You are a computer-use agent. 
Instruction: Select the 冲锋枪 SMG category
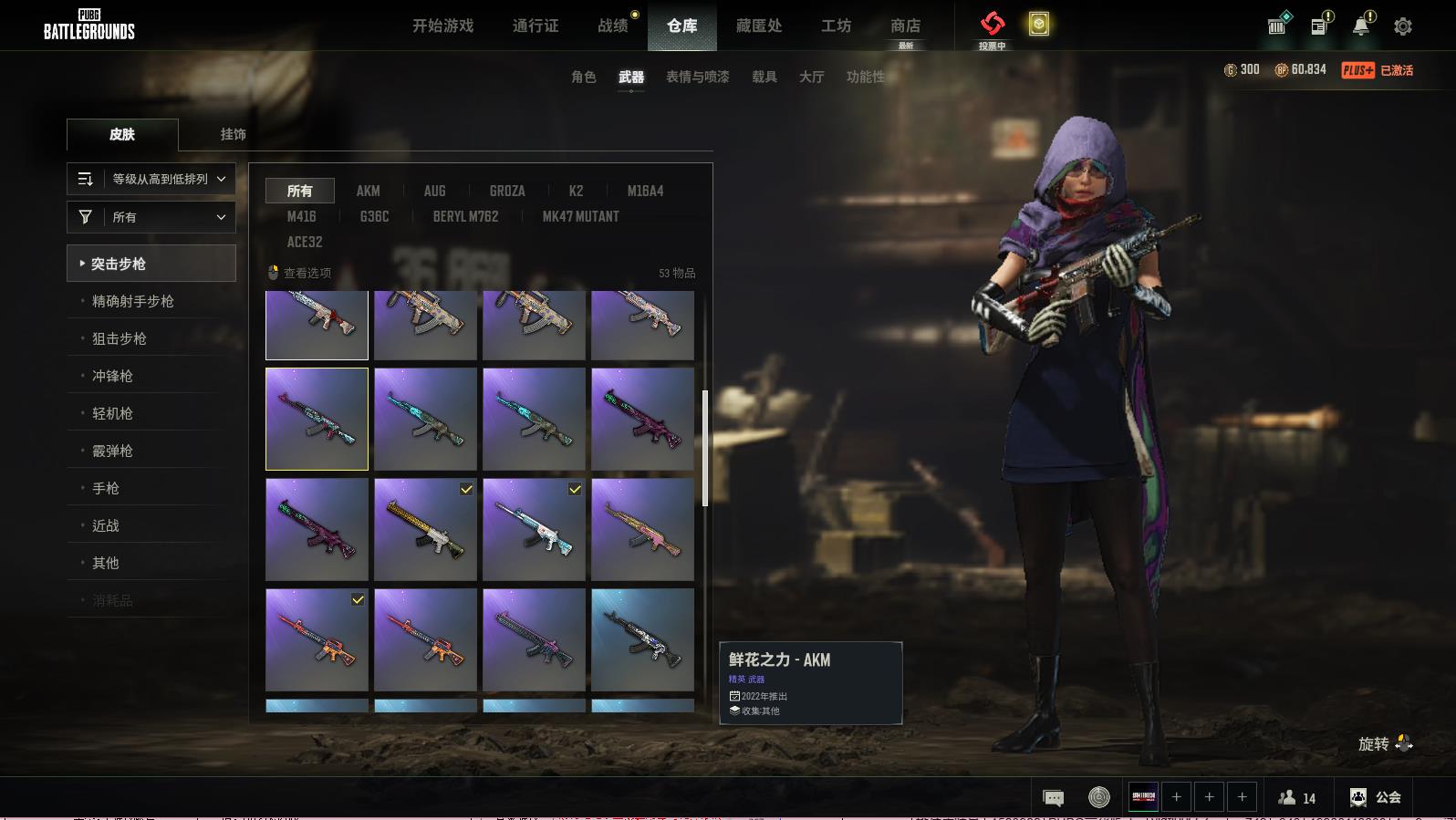(112, 376)
